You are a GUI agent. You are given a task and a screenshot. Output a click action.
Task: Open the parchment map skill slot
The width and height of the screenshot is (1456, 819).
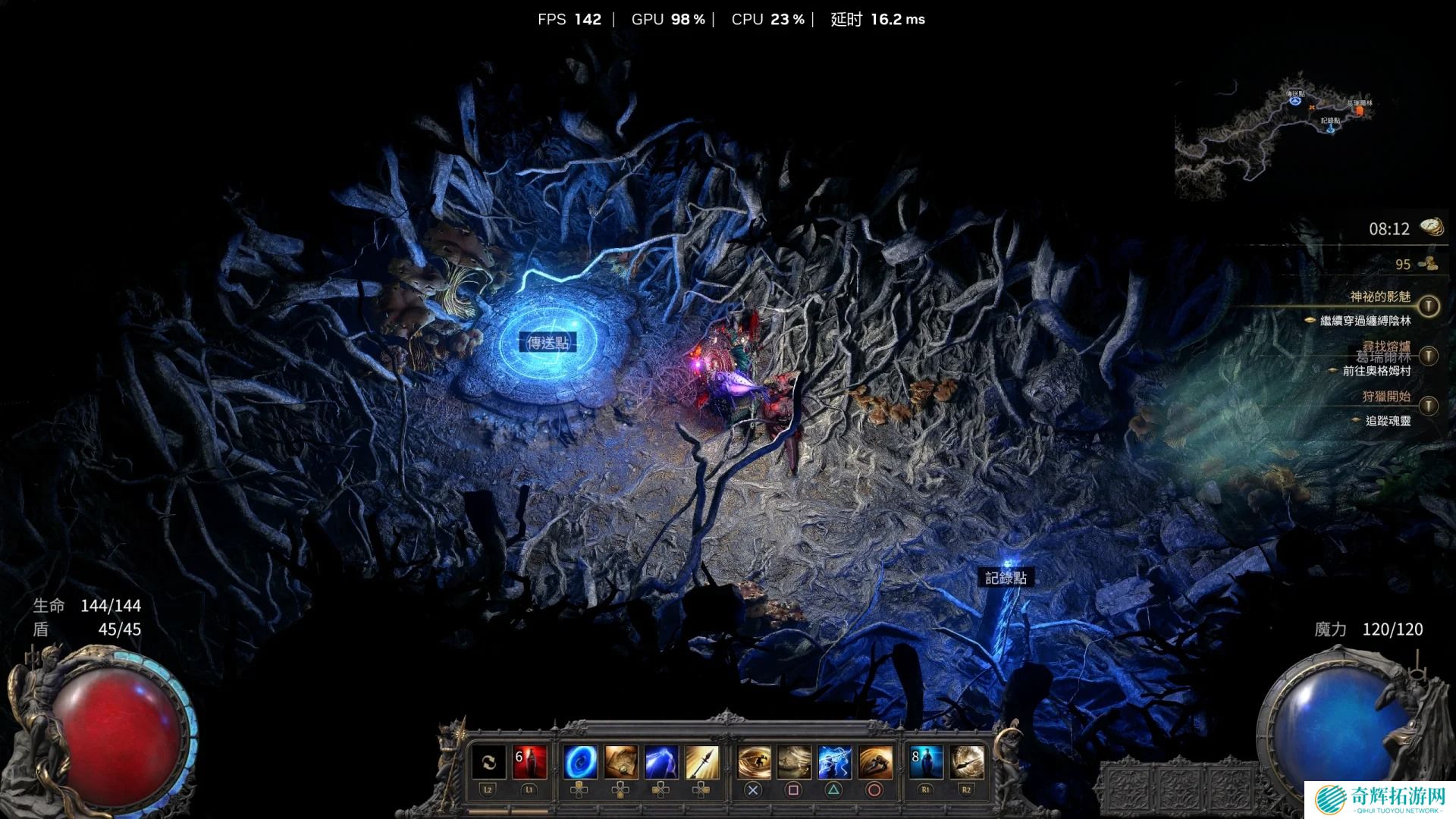coord(621,763)
